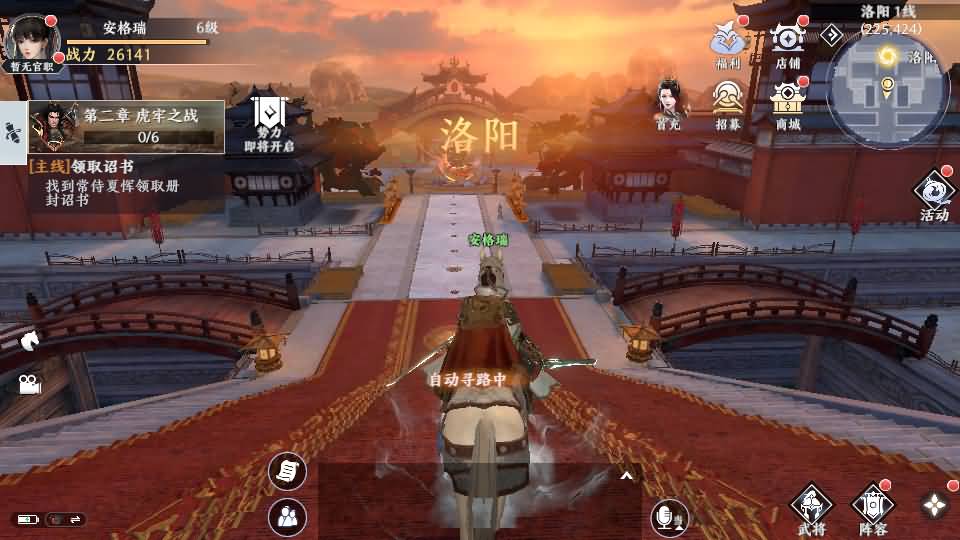Open the 商城 mall store

(x=788, y=104)
